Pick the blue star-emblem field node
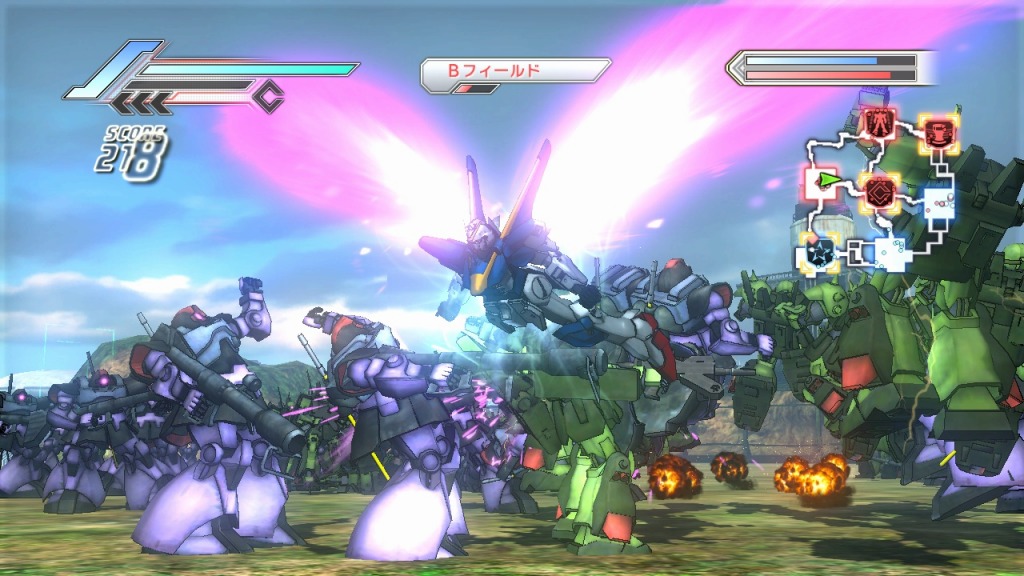Image resolution: width=1024 pixels, height=576 pixels. coord(815,252)
